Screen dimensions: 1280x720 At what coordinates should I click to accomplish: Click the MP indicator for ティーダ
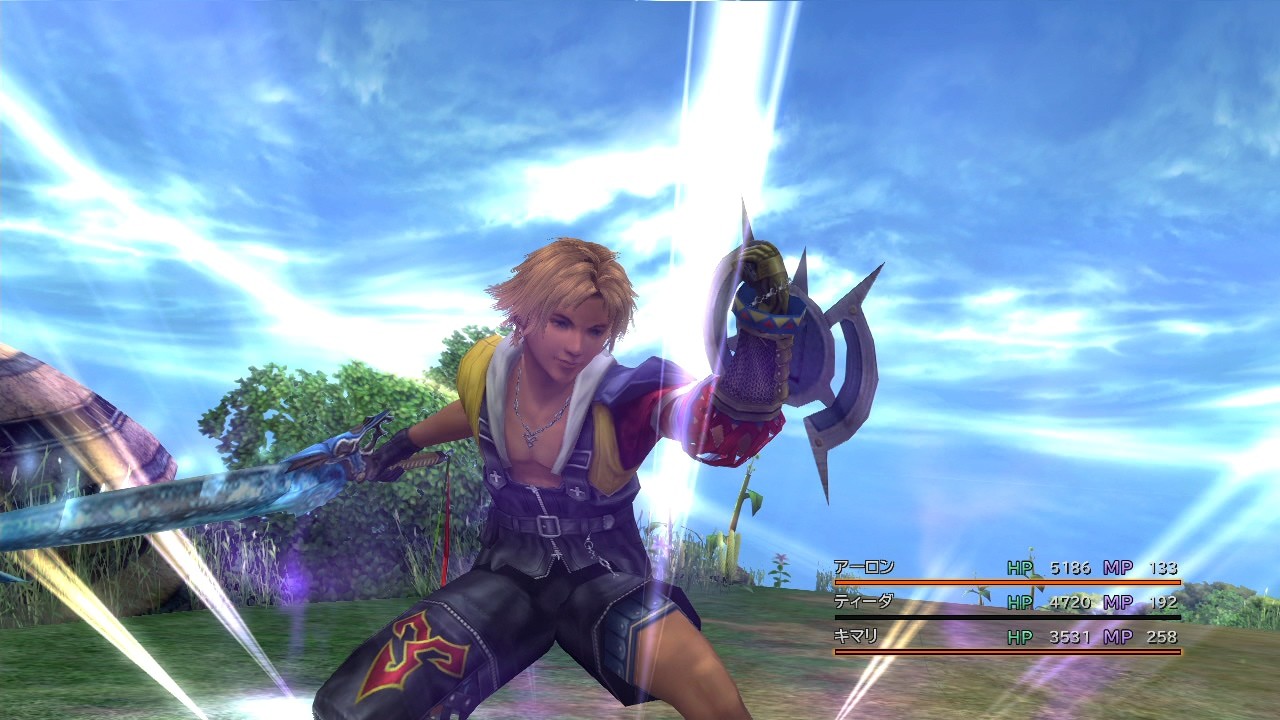tap(1116, 602)
